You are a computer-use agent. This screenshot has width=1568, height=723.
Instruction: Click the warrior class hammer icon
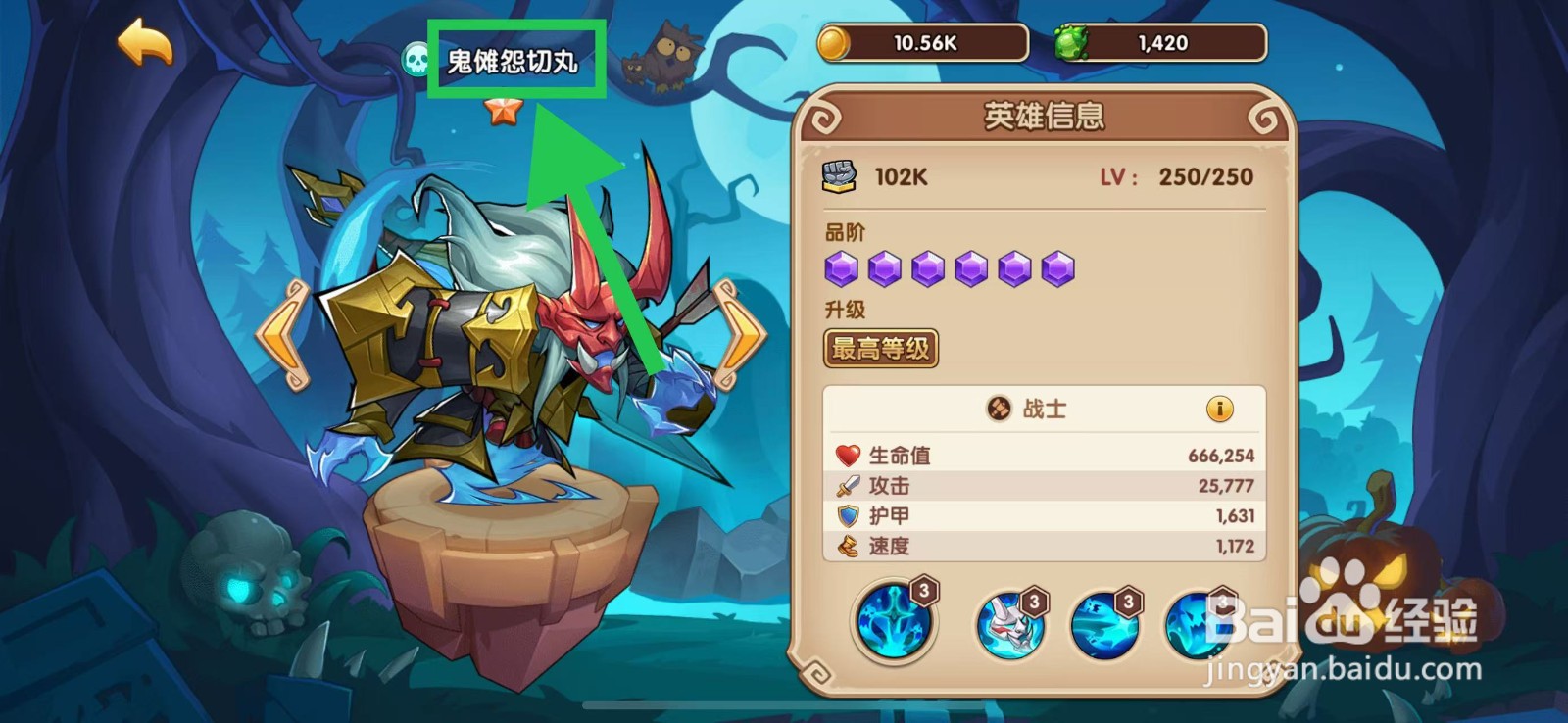tap(1002, 410)
